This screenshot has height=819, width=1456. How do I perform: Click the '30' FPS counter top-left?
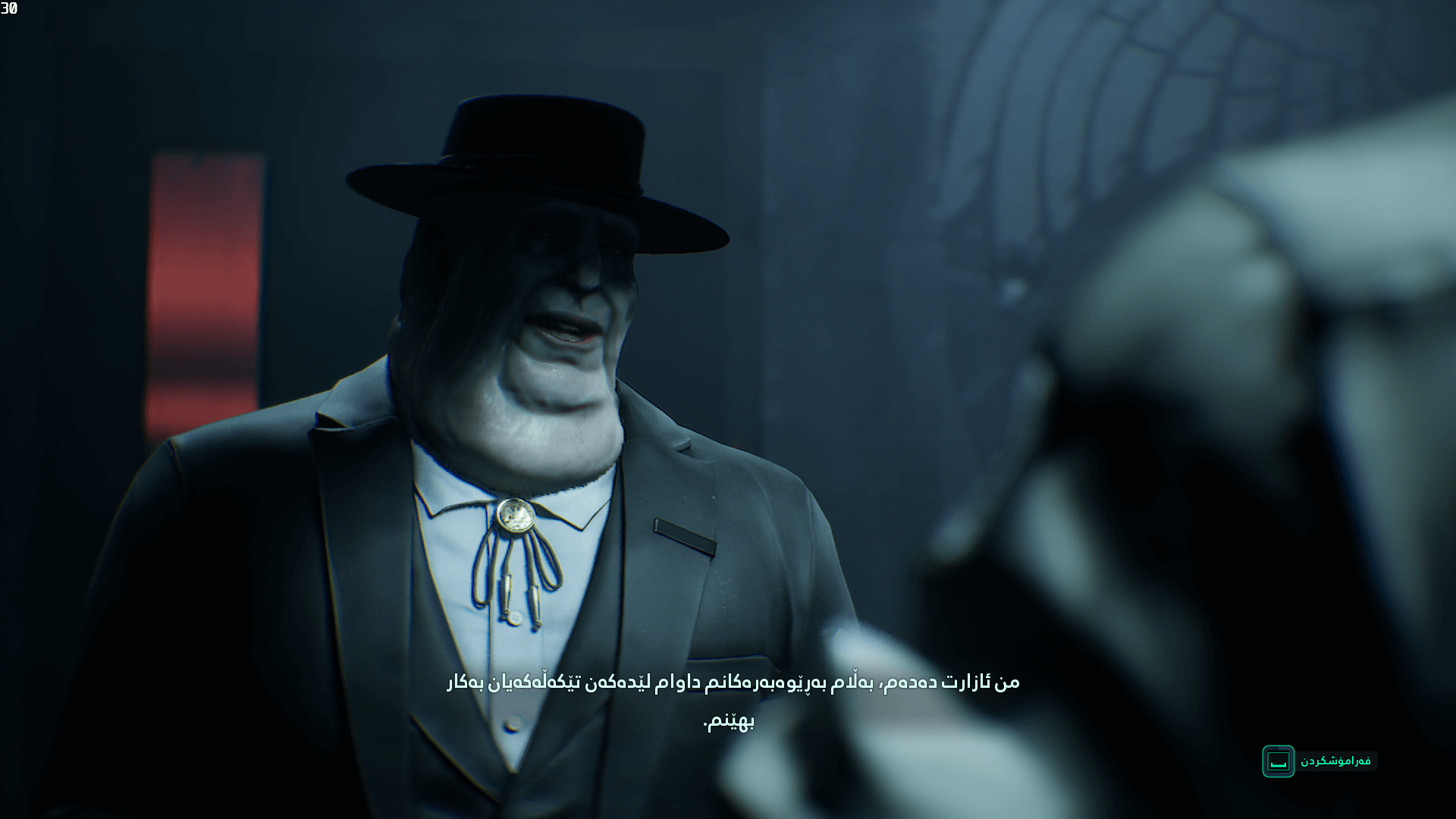pyautogui.click(x=9, y=10)
